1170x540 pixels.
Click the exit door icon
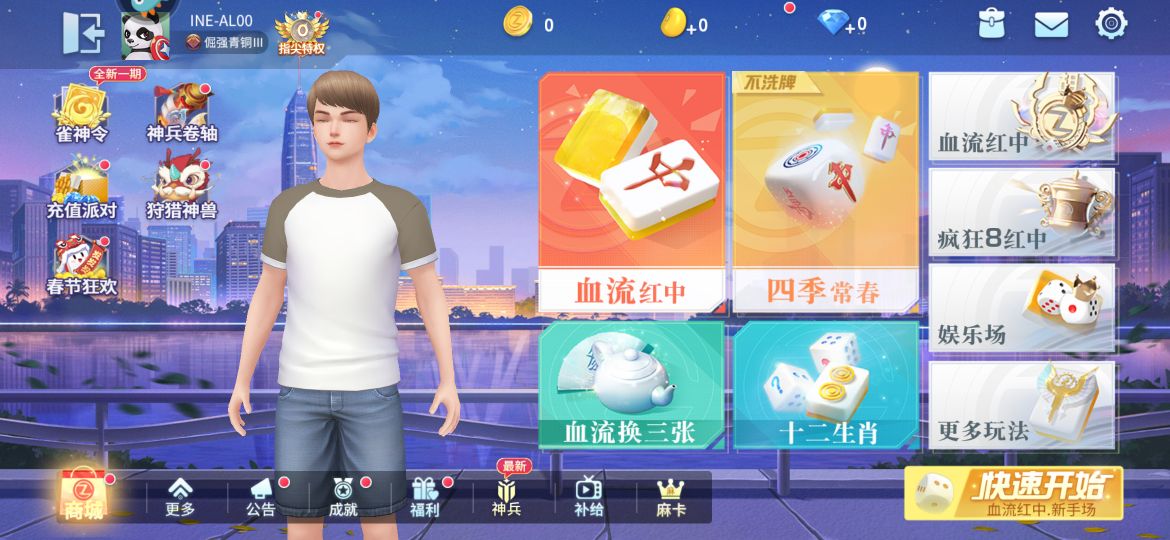pyautogui.click(x=84, y=33)
